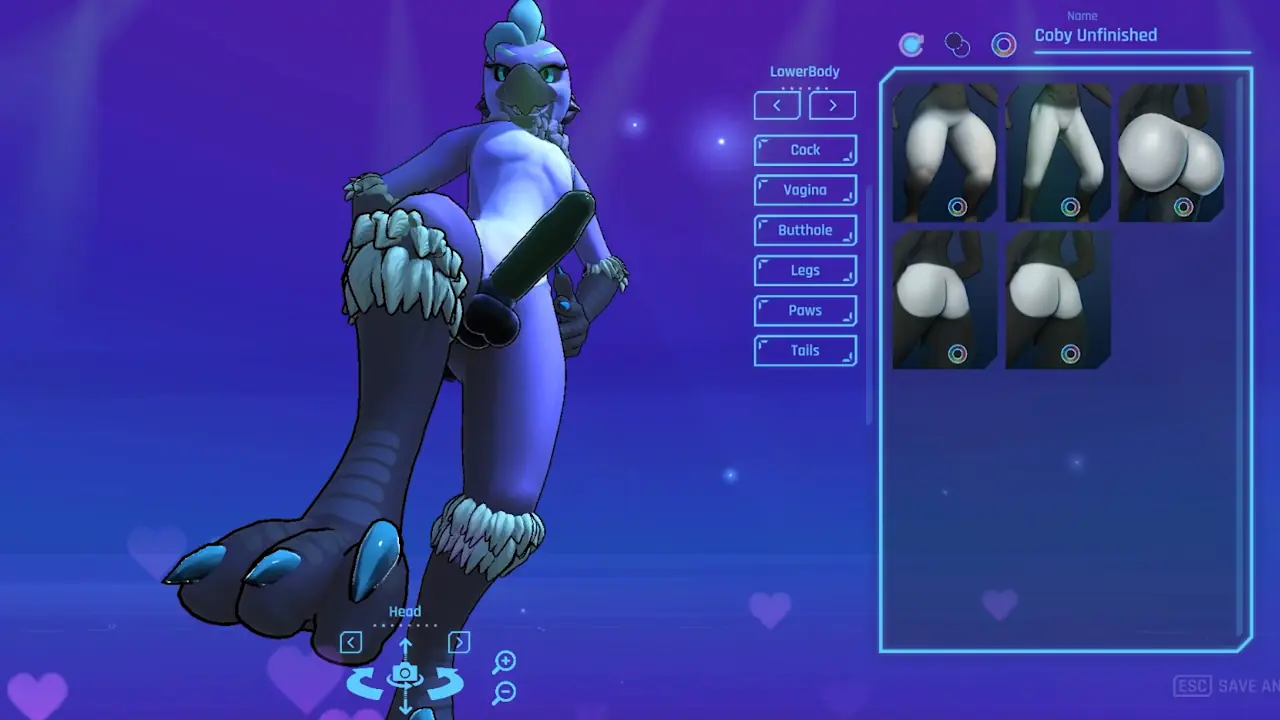The image size is (1280, 720).
Task: Rotate the camera view to the left
Action: (x=365, y=685)
